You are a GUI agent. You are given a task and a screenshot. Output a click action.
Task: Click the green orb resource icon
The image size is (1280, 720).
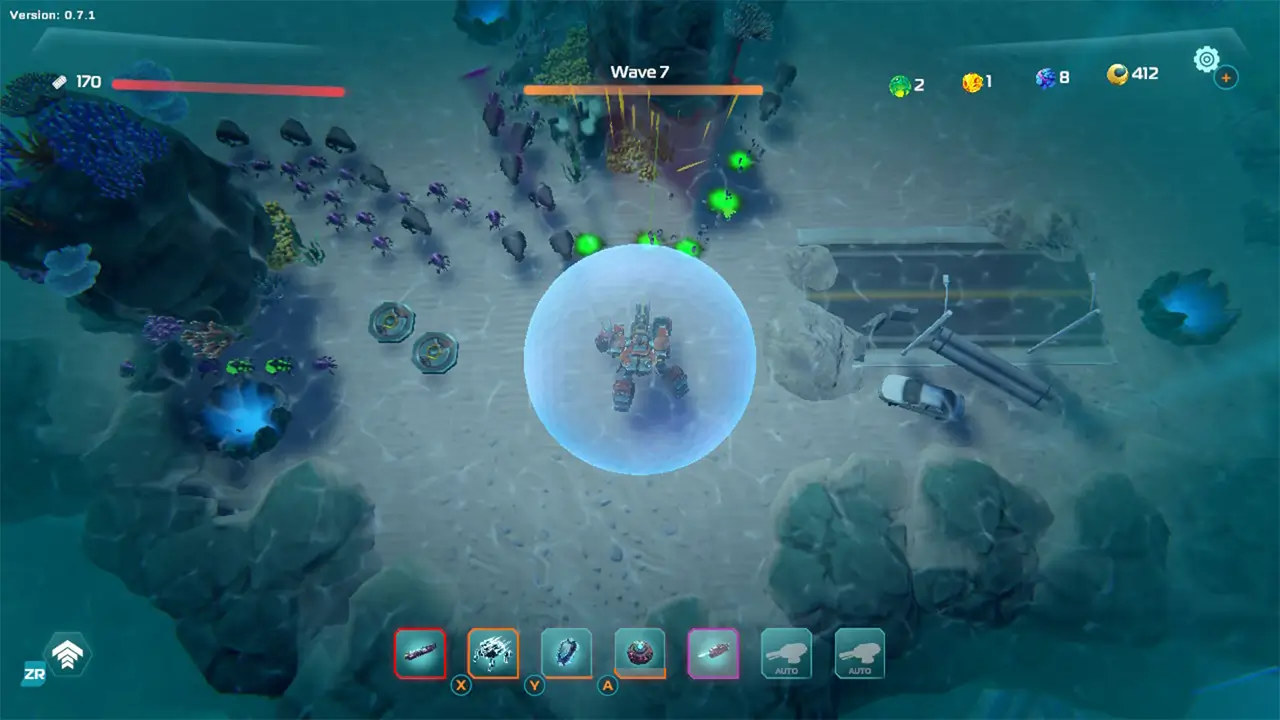[x=899, y=84]
